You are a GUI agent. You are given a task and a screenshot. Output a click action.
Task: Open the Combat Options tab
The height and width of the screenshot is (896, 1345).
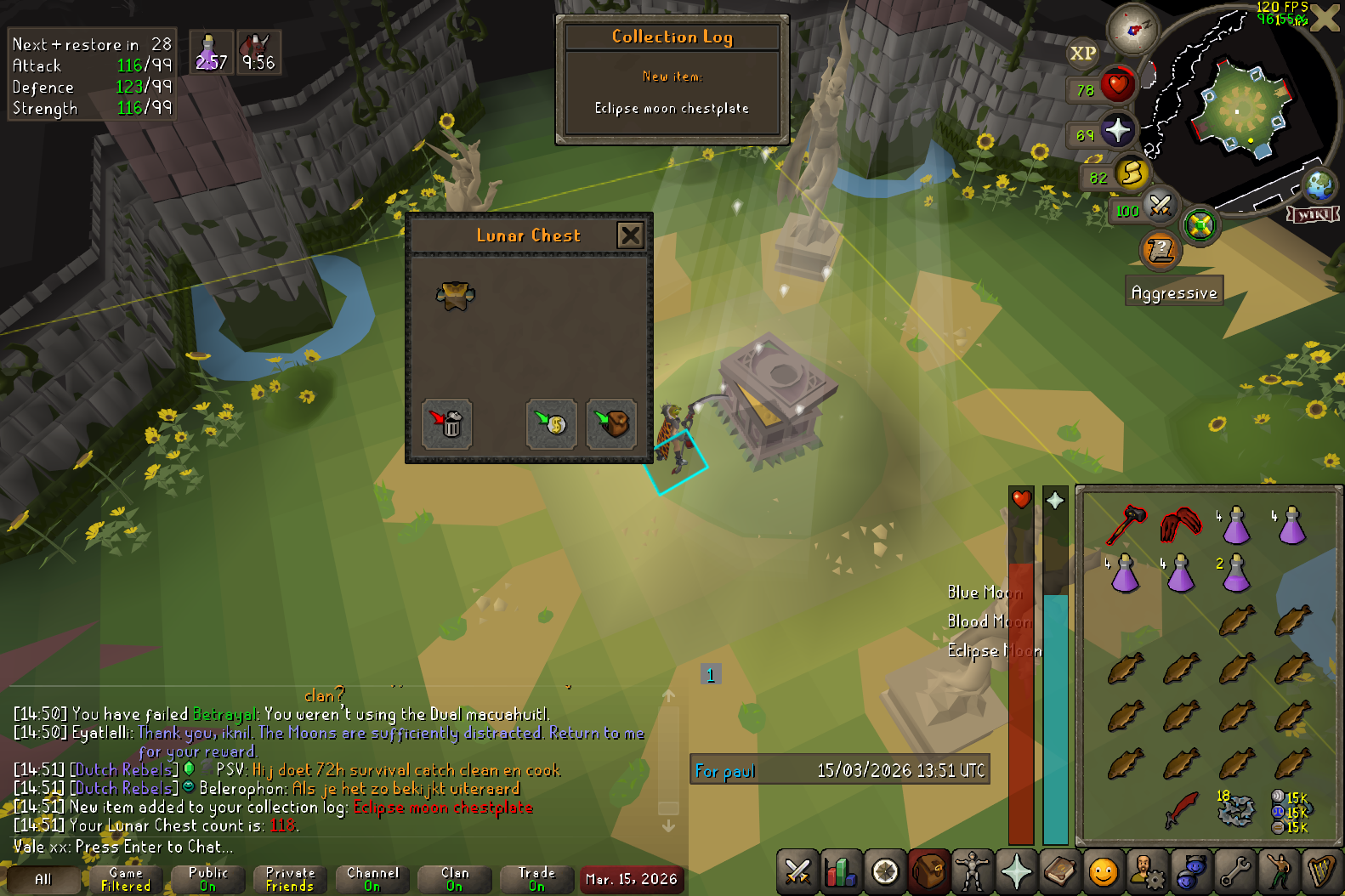coord(797,872)
